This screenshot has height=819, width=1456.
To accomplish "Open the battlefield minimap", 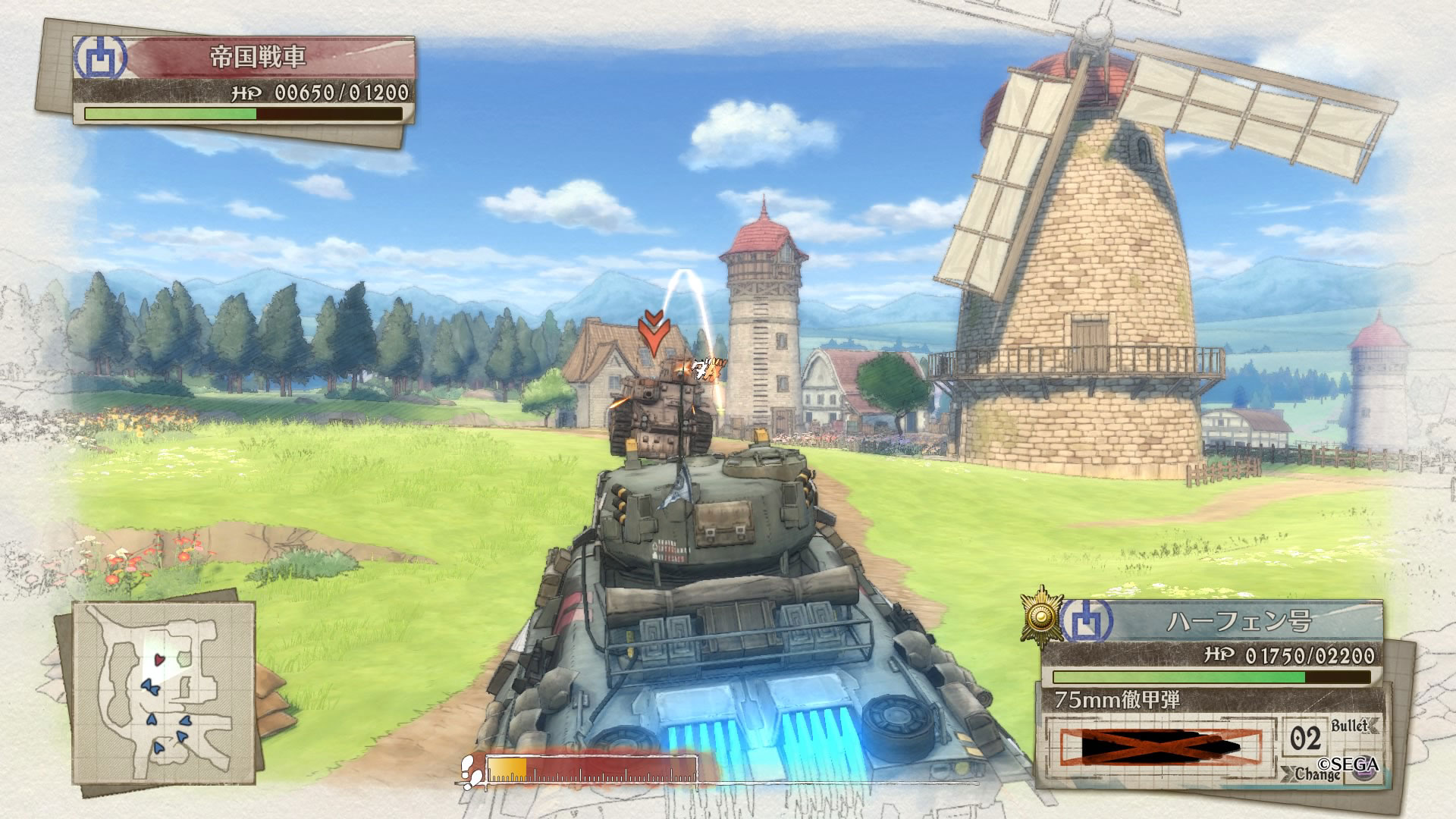I will [x=163, y=690].
